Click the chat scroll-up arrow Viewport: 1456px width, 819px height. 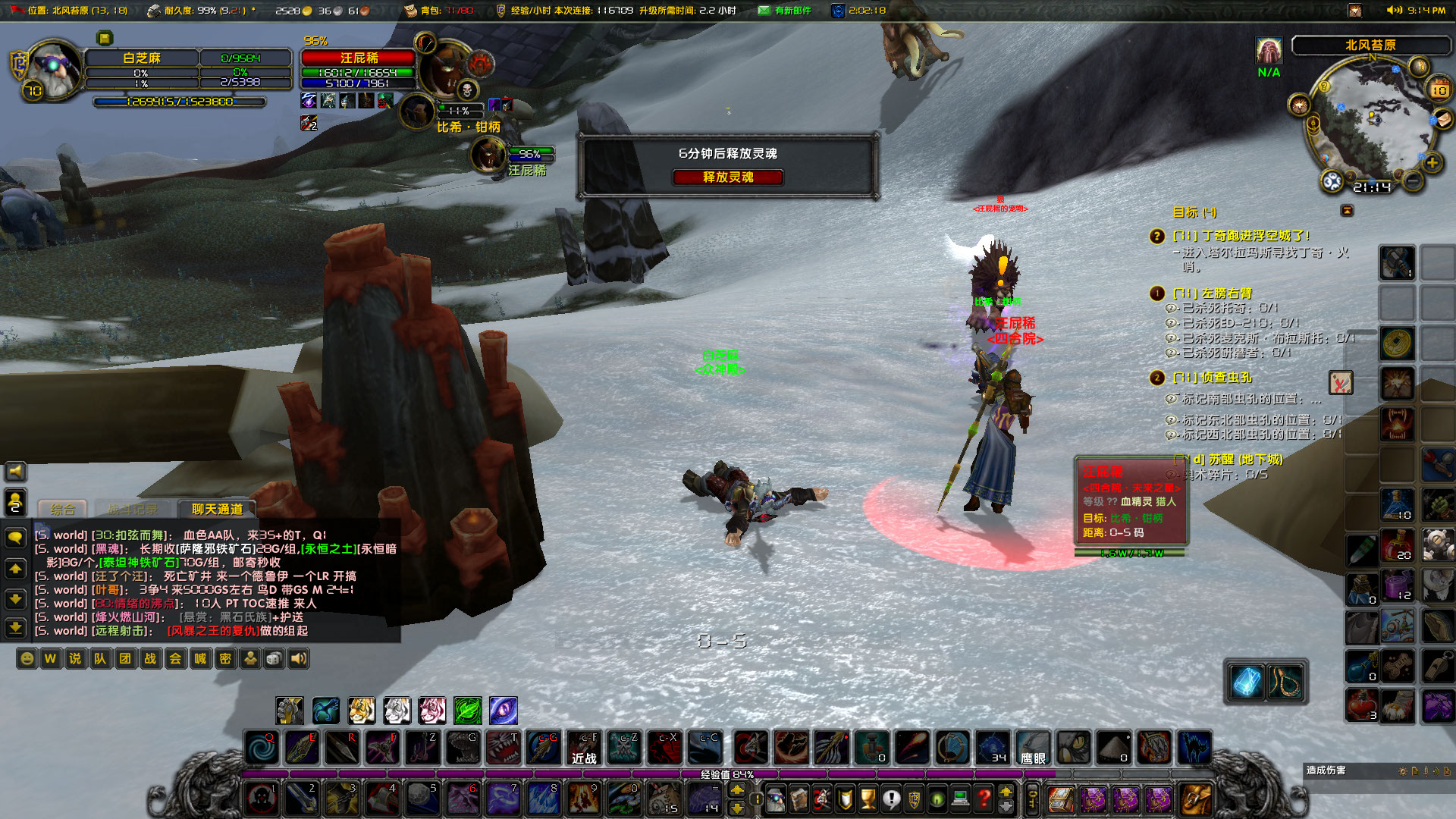pos(14,568)
